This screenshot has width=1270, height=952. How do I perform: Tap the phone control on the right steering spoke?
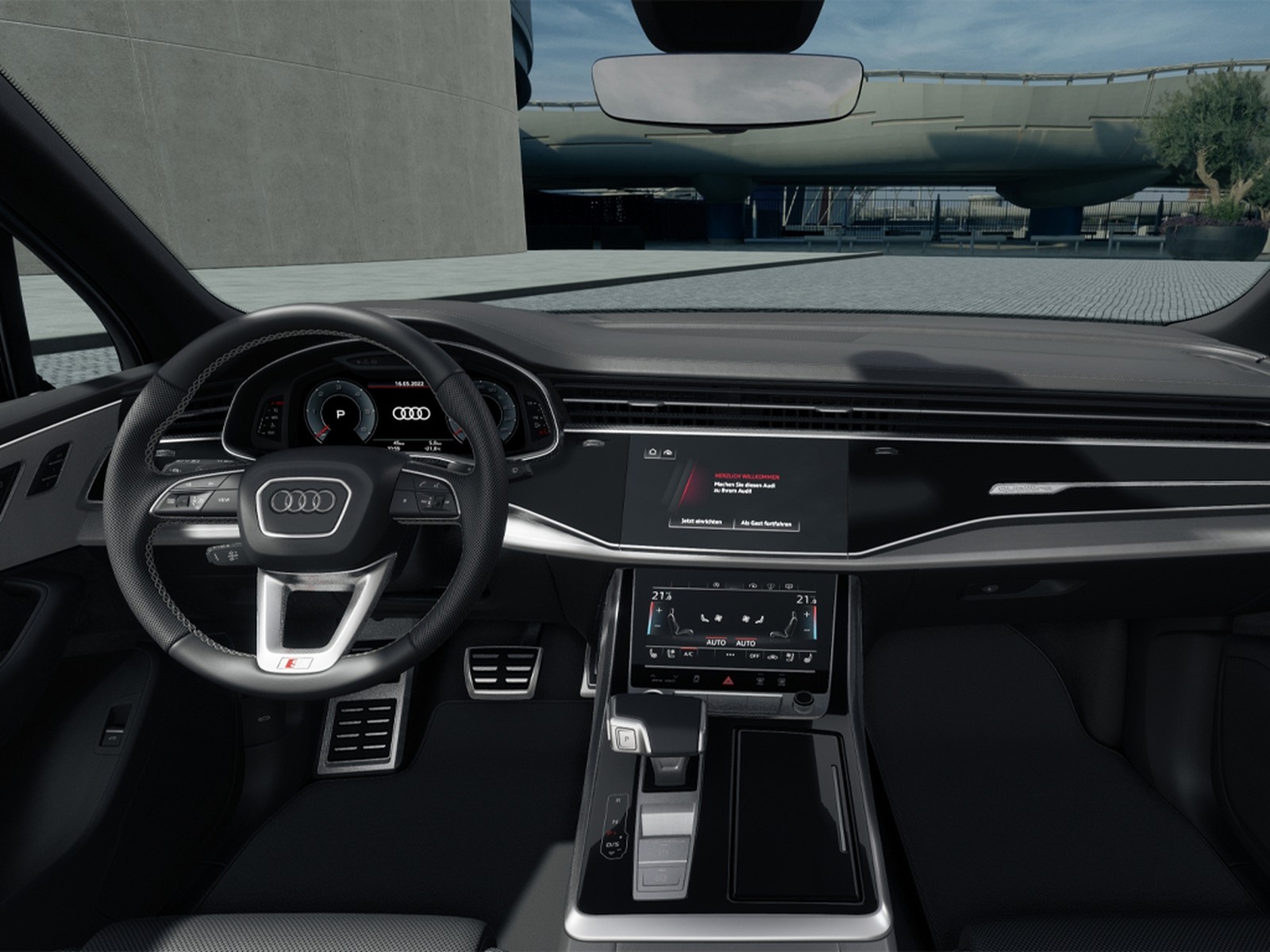click(422, 484)
